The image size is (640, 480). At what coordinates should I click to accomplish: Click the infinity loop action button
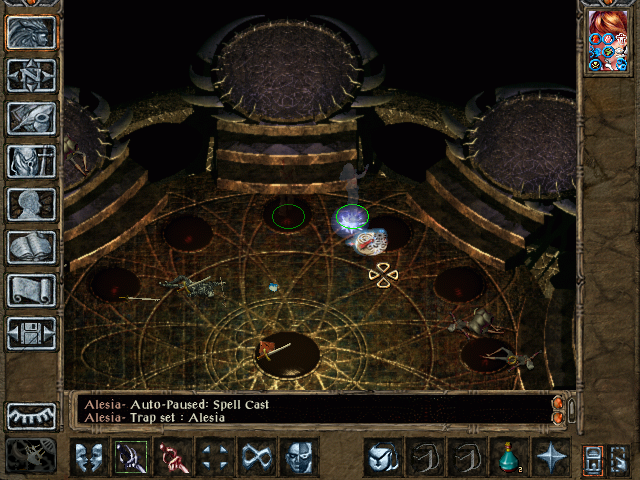click(x=256, y=457)
